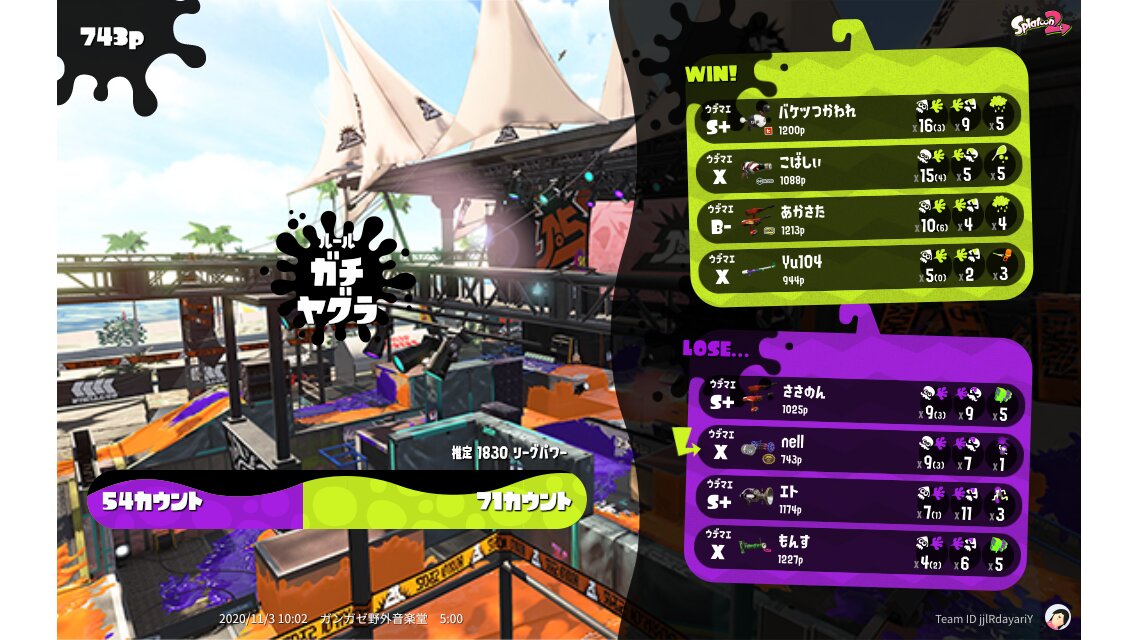
Task: Open あかさた's result row
Action: coord(860,217)
